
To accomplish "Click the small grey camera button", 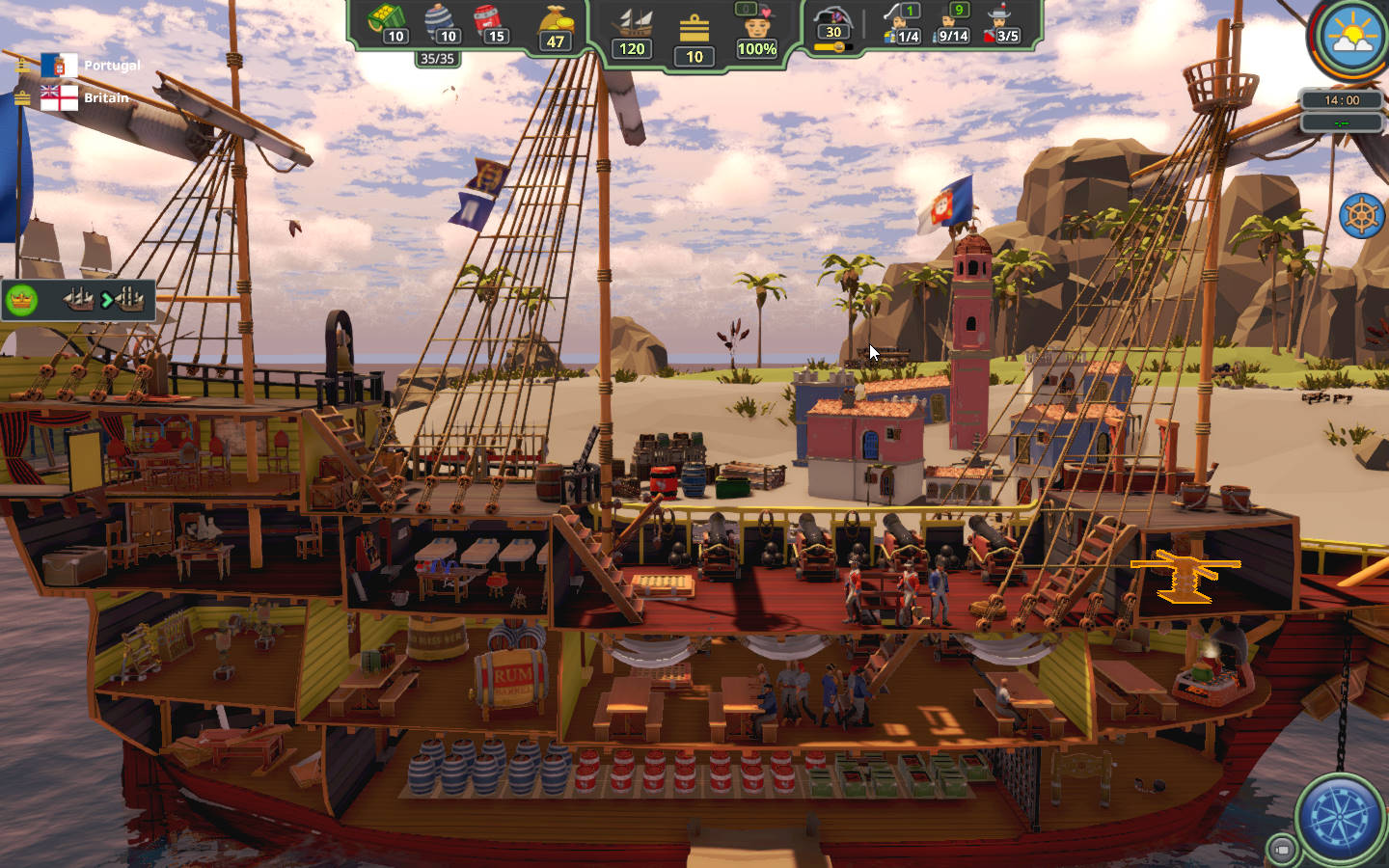I will pyautogui.click(x=1282, y=849).
